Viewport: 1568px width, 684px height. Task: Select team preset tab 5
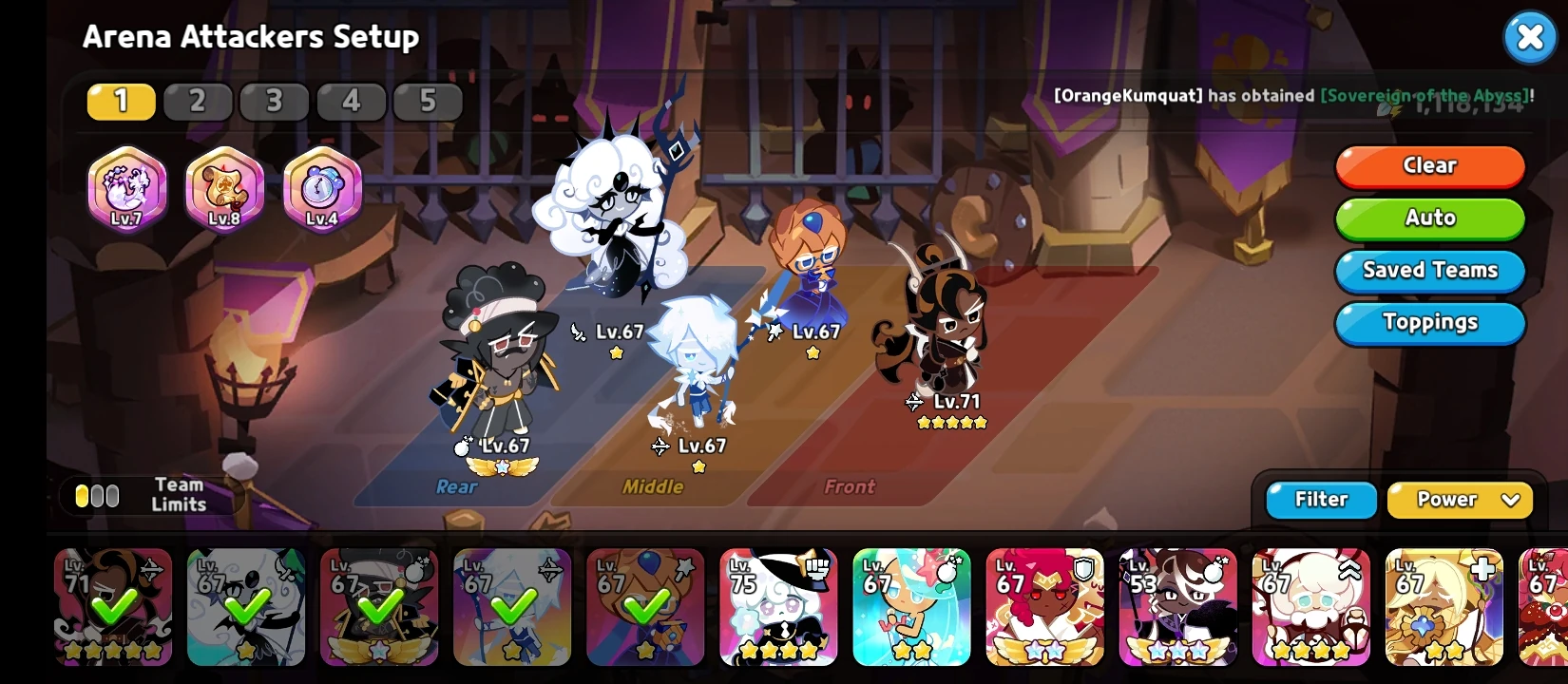tap(428, 101)
